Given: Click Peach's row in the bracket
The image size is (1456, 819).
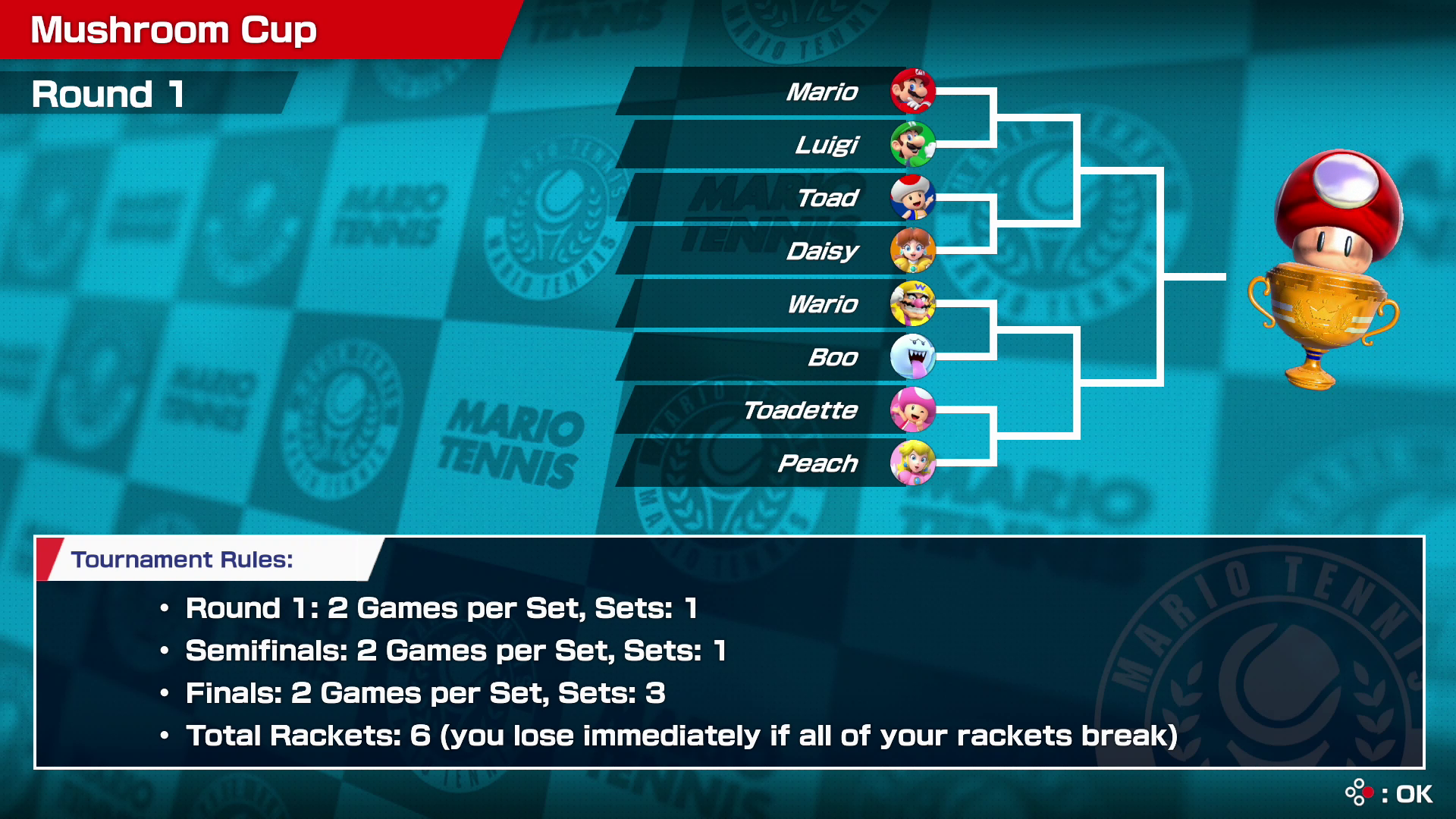Looking at the screenshot, I should click(x=773, y=463).
